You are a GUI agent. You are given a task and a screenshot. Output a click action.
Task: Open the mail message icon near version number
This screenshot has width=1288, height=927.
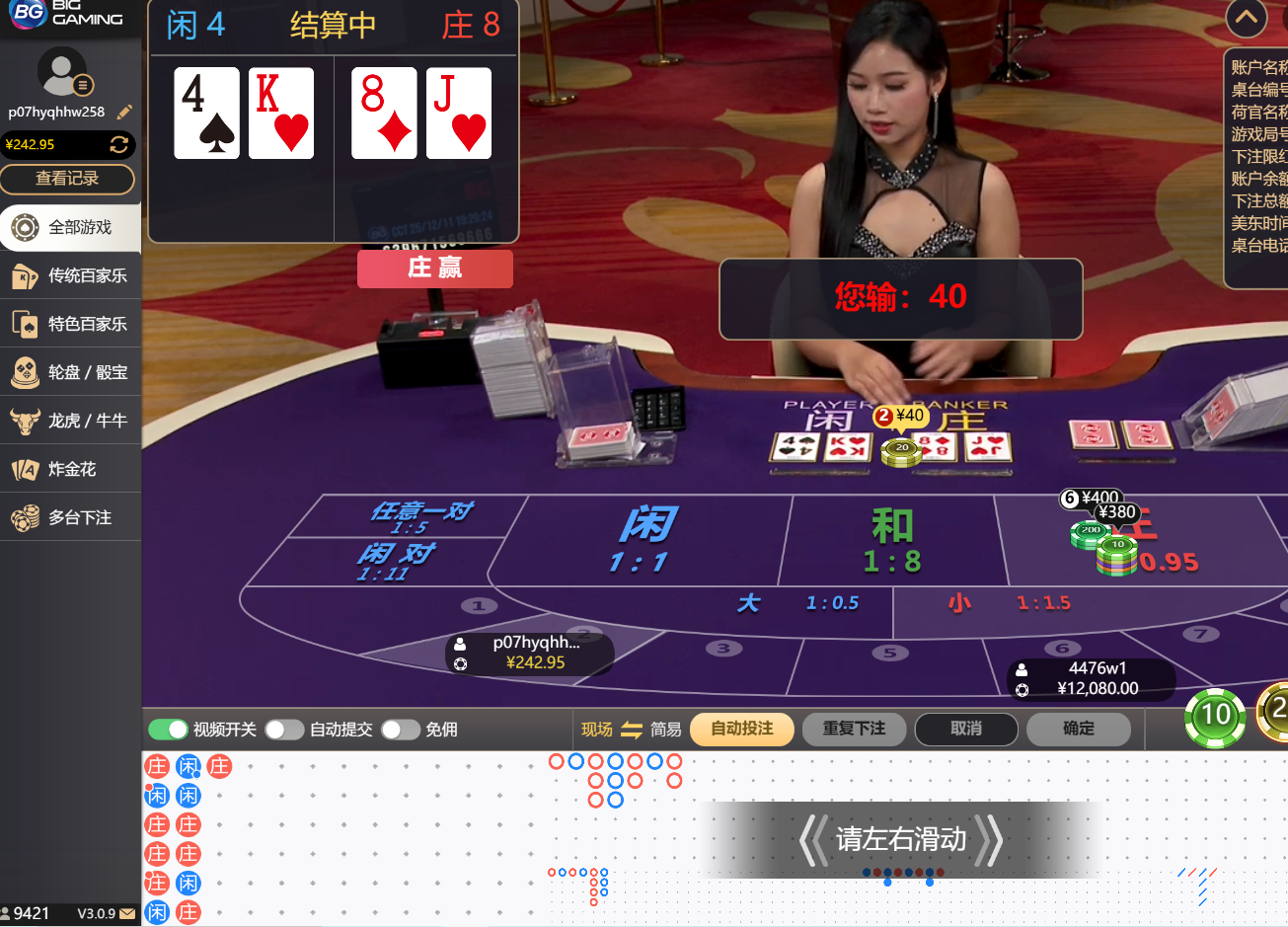126,914
